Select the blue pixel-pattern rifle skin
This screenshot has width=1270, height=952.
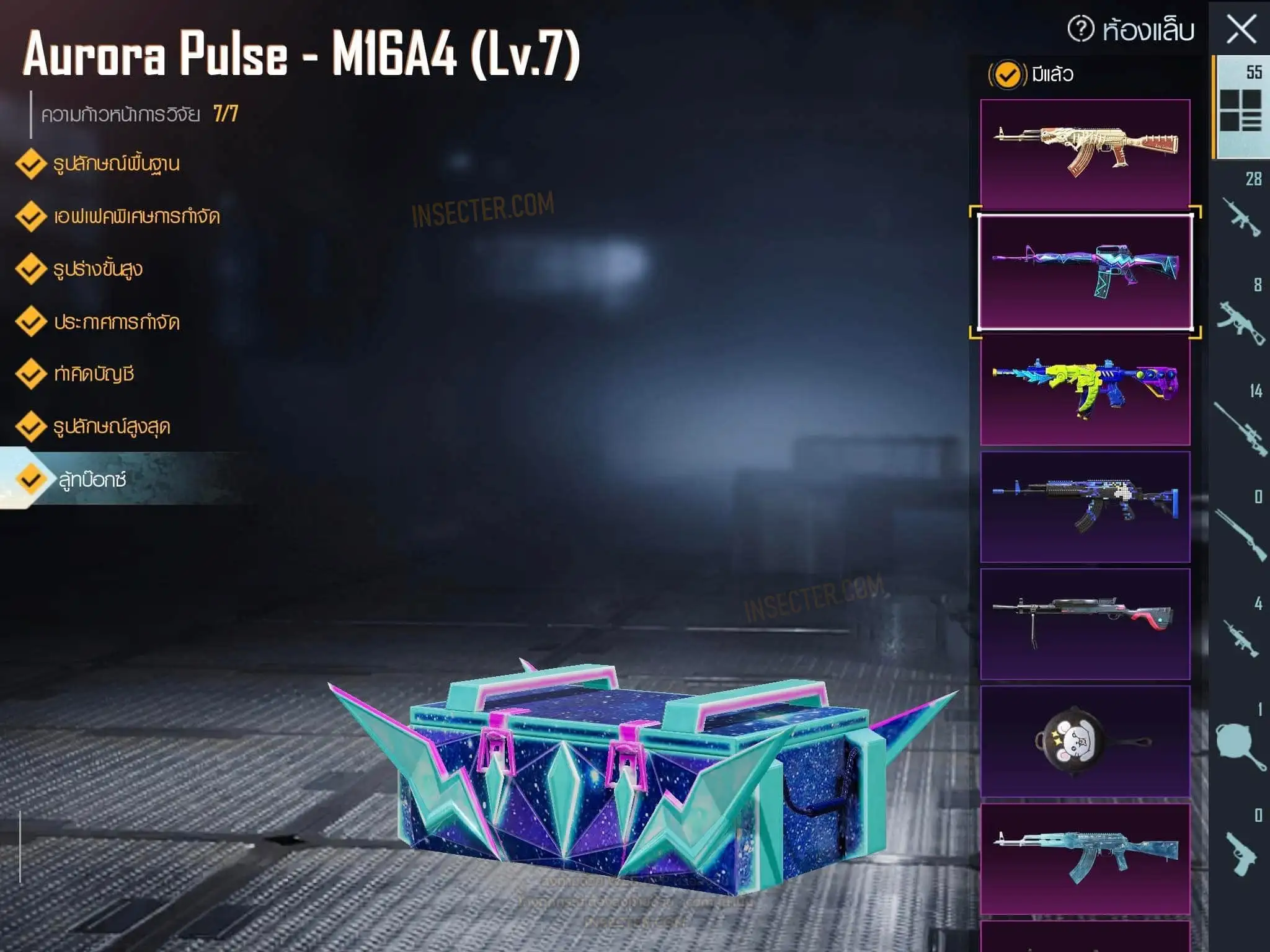point(1085,506)
